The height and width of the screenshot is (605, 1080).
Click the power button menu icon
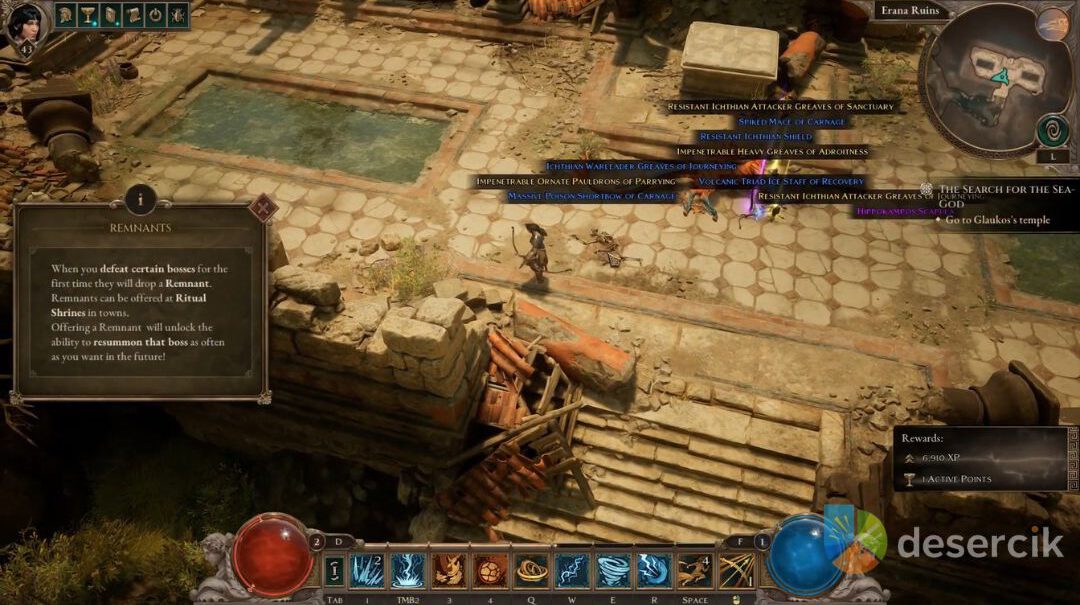(155, 15)
